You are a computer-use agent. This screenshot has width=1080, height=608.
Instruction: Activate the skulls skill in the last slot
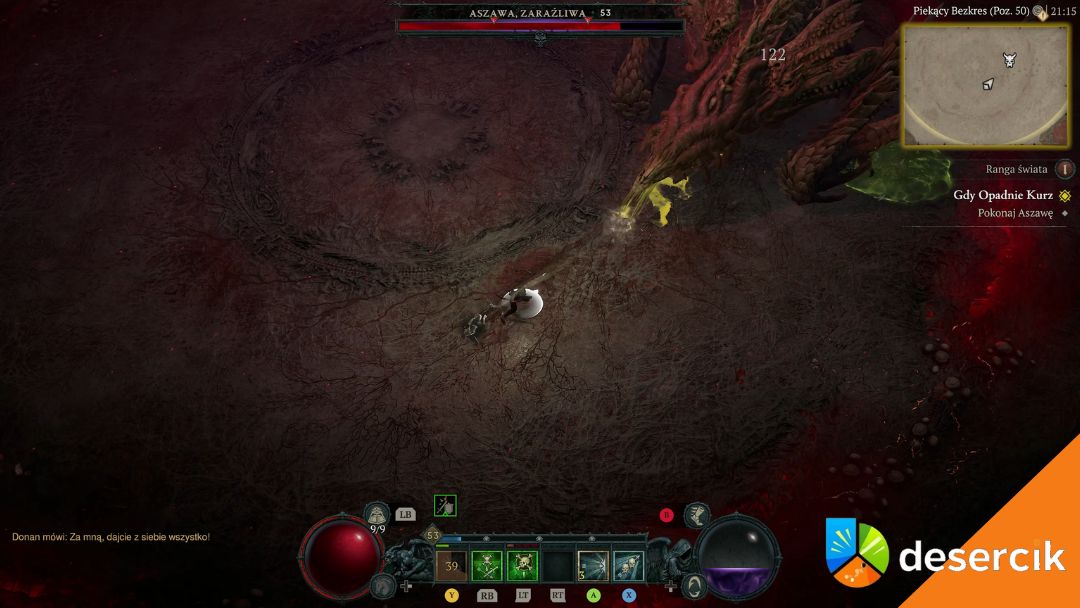pos(628,566)
